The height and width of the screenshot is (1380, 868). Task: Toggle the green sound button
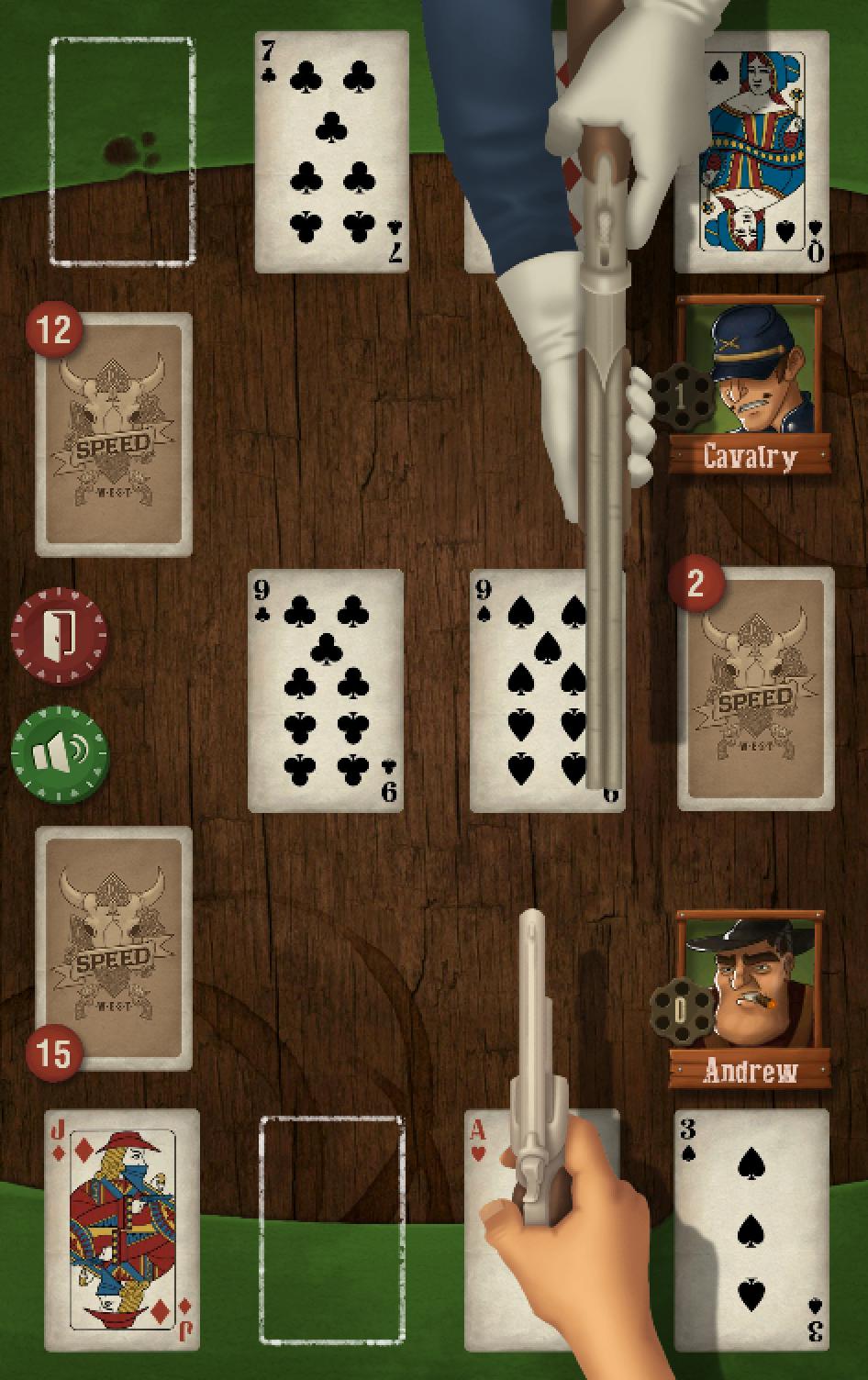(59, 753)
